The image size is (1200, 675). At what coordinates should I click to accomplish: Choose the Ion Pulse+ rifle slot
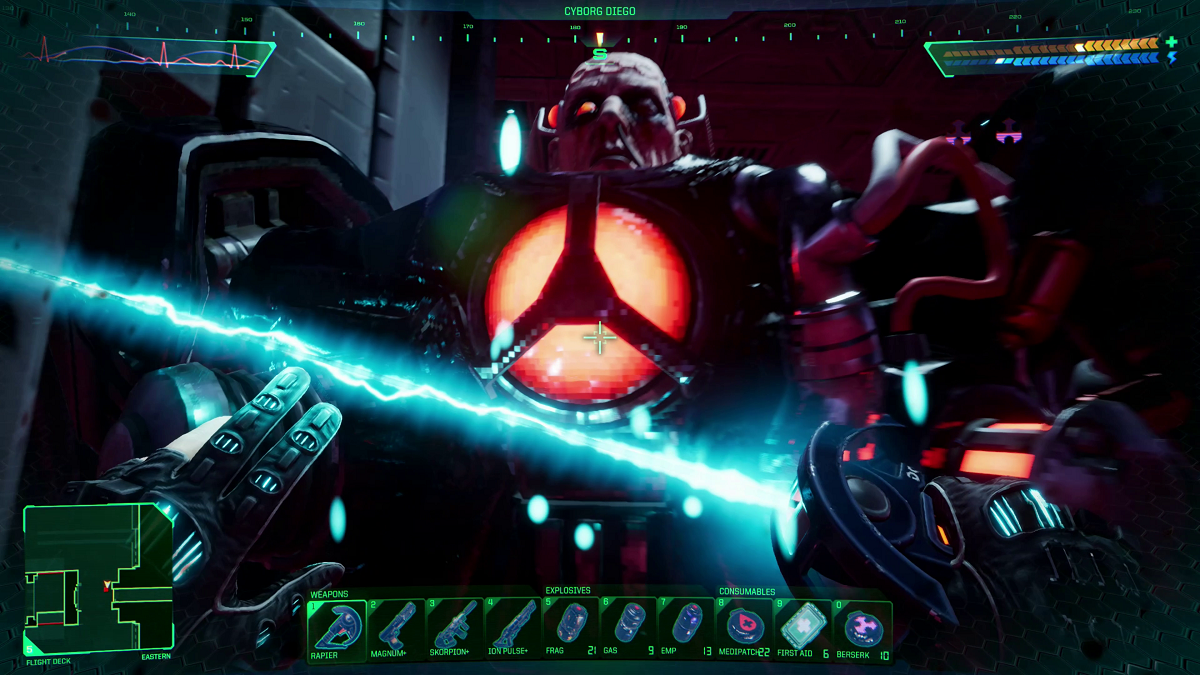513,628
